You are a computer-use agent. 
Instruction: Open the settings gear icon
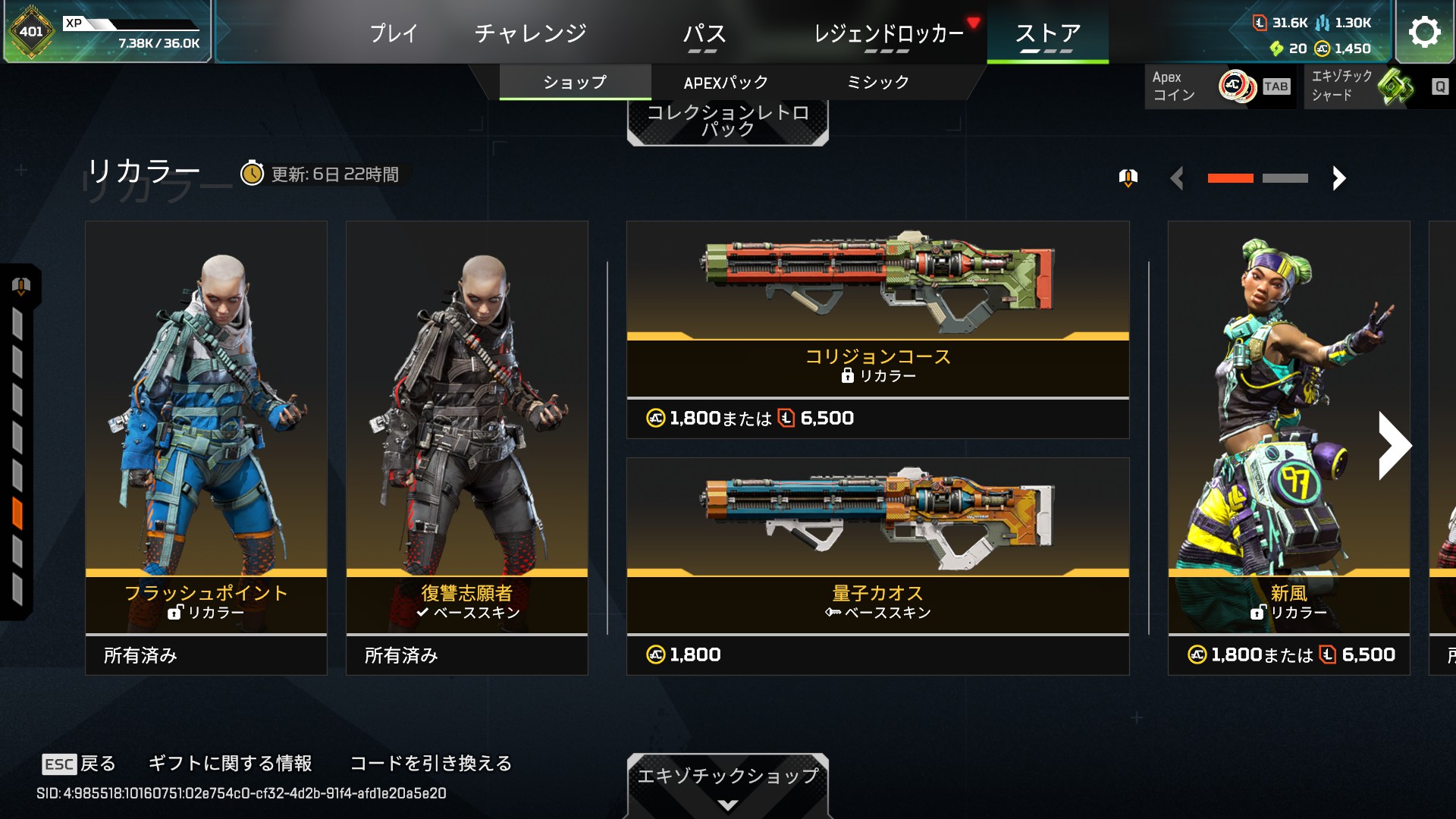(x=1424, y=32)
